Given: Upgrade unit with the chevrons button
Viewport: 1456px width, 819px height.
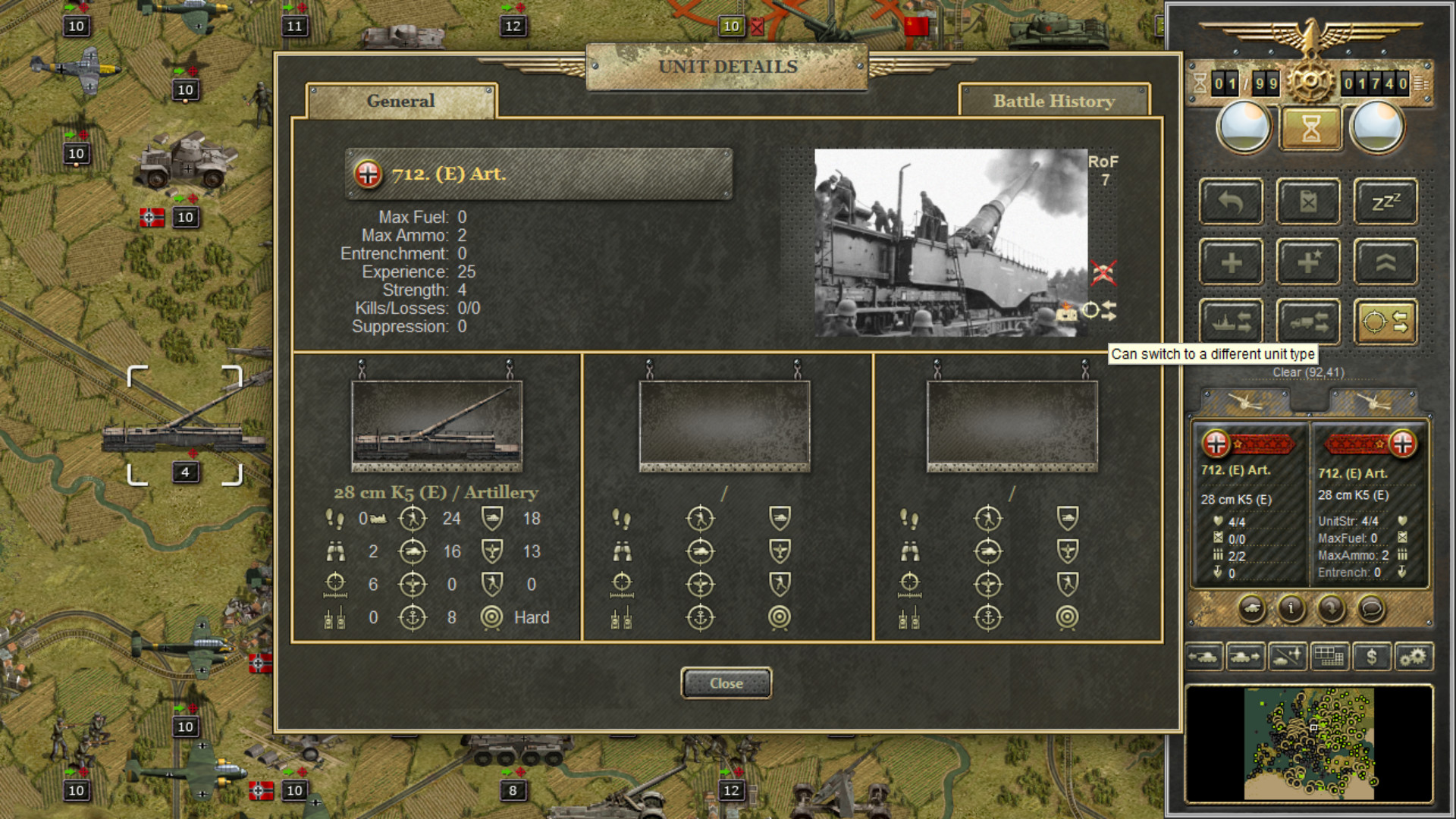Looking at the screenshot, I should (x=1385, y=262).
